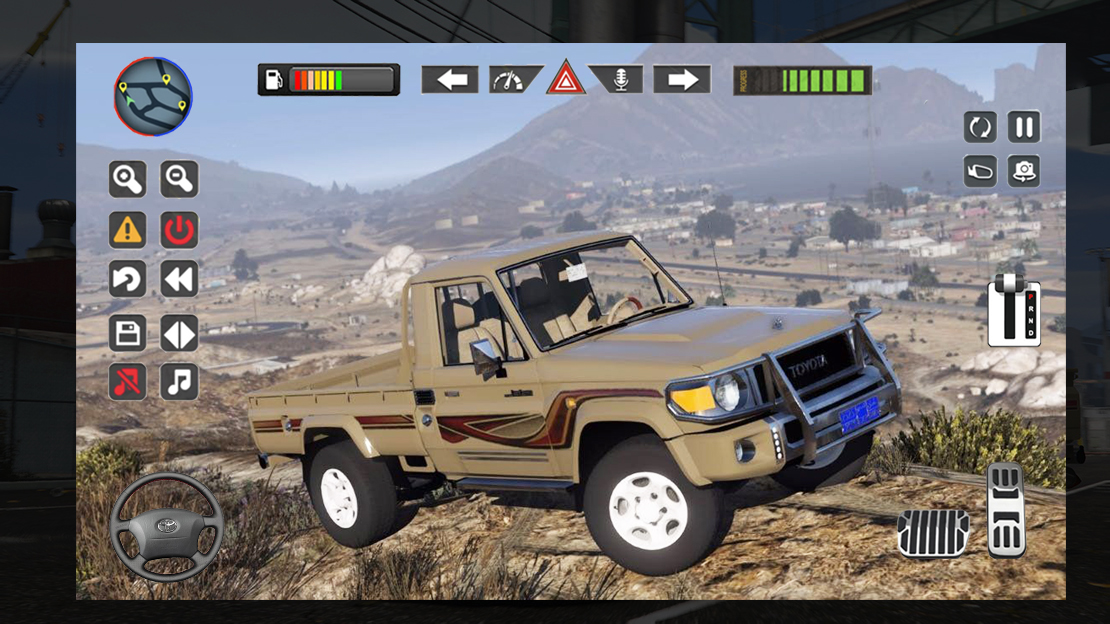Activate the left turn signal arrow
The height and width of the screenshot is (624, 1110).
[x=450, y=80]
